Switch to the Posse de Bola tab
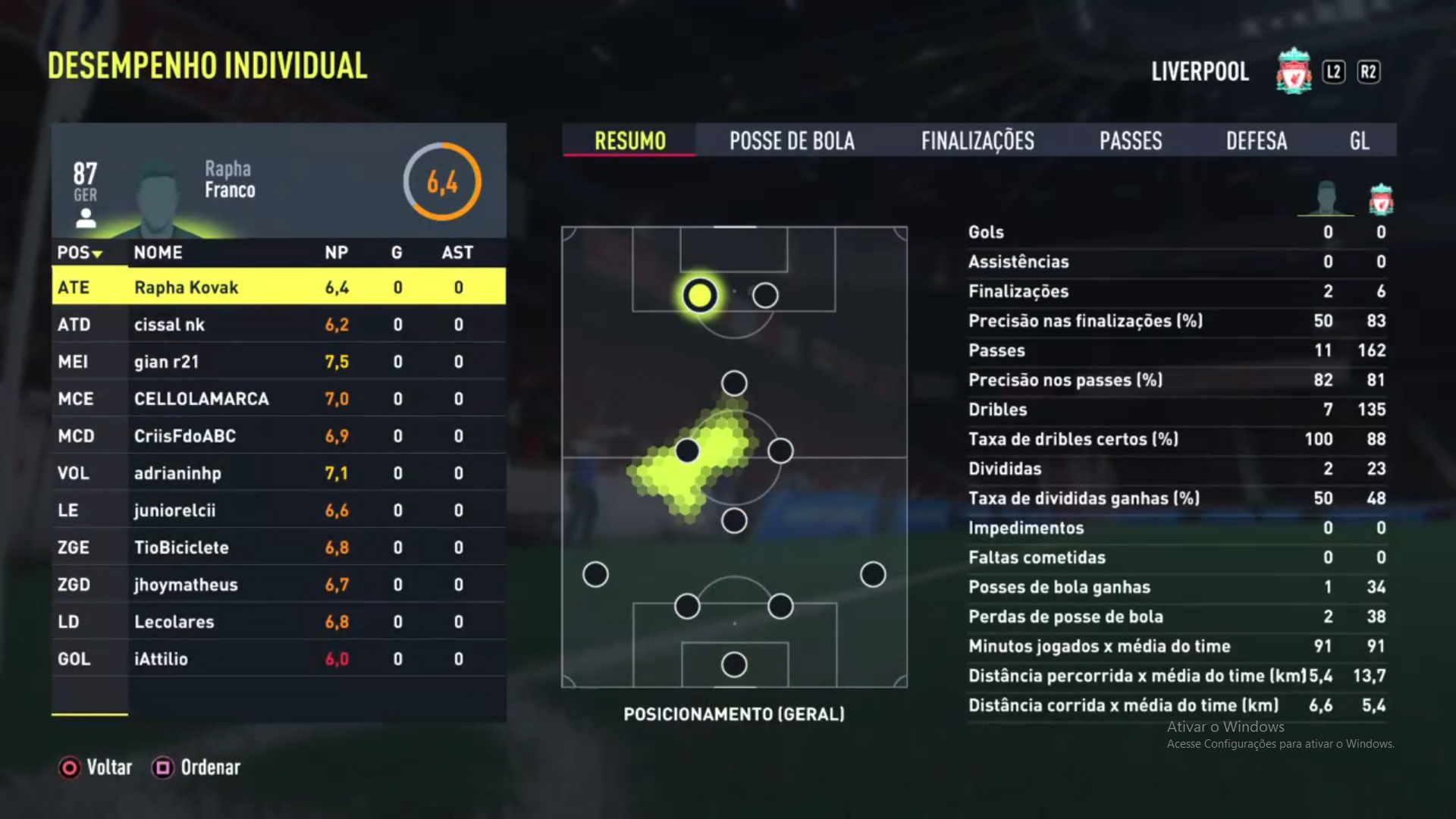This screenshot has height=819, width=1456. click(792, 141)
